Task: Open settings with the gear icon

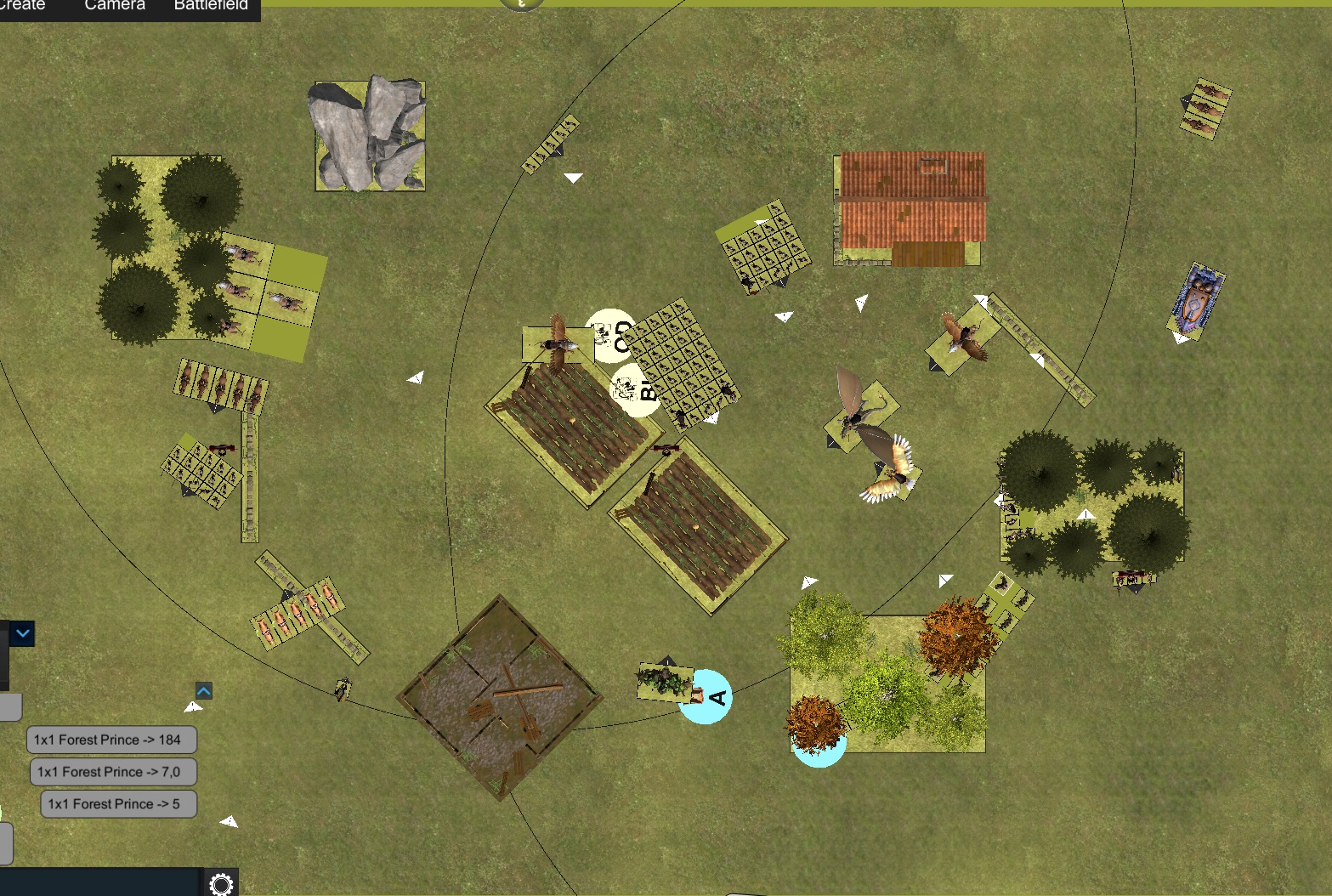Action: point(221,884)
